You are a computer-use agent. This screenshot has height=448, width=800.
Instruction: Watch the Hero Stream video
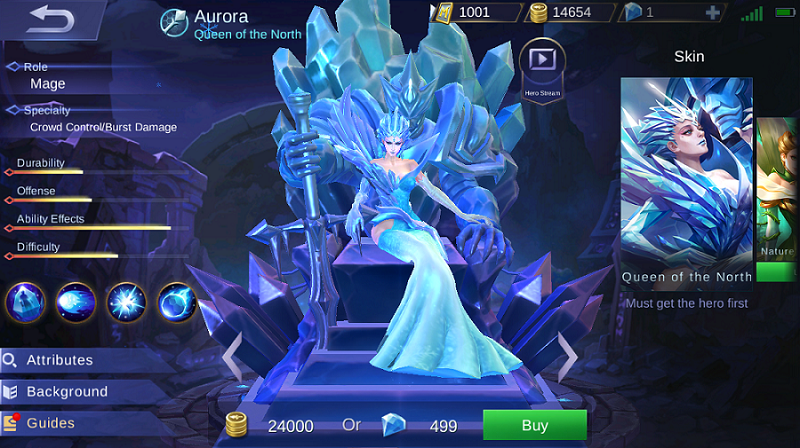(x=542, y=62)
